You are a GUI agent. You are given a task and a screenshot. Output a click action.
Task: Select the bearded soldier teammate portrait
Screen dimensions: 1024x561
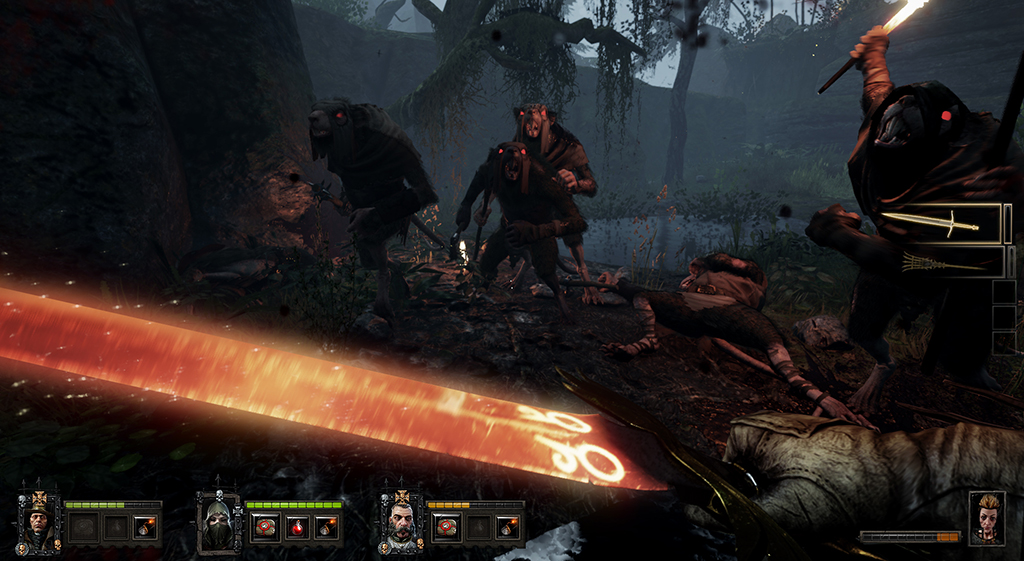[400, 521]
